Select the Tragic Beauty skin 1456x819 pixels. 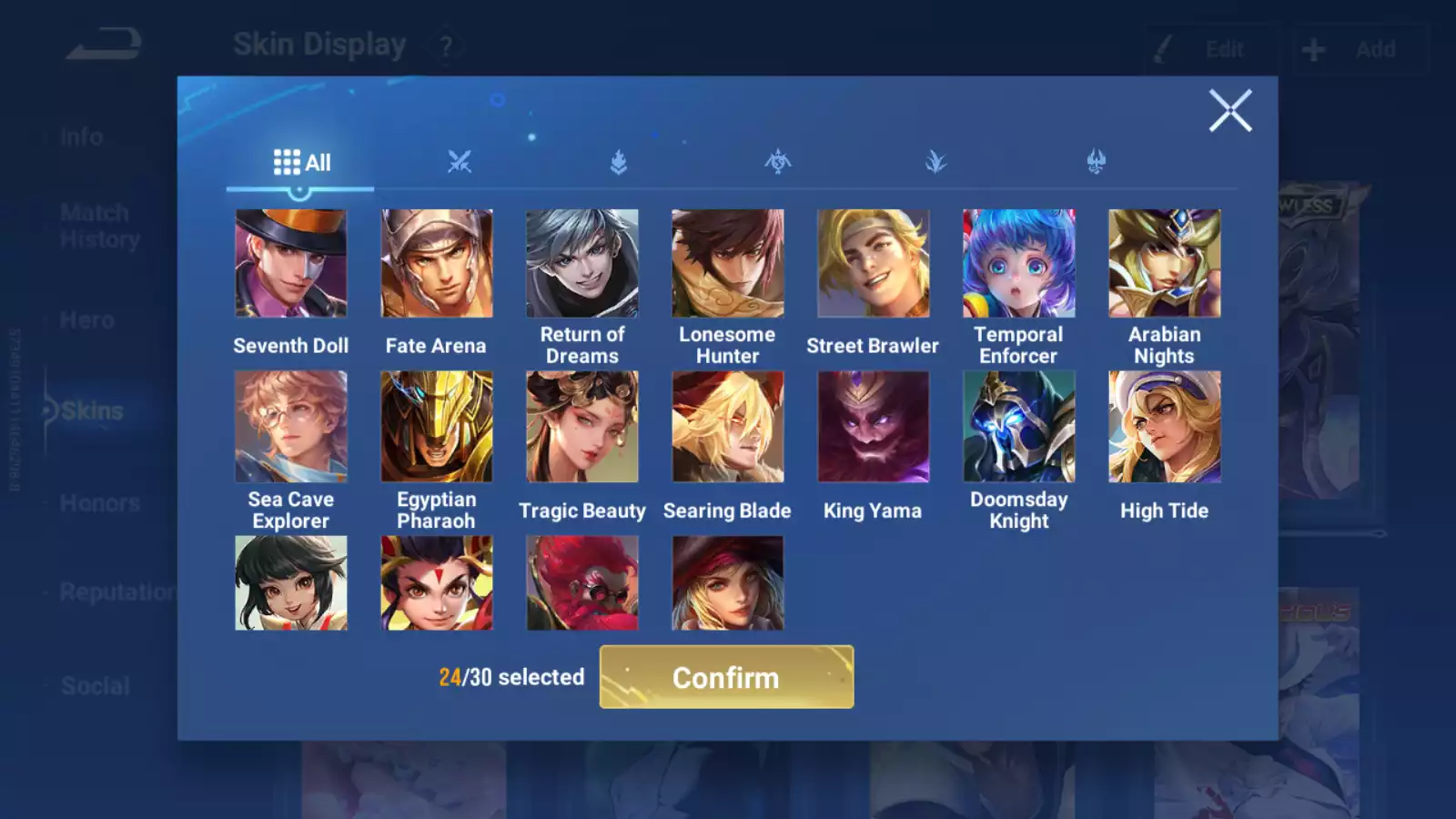click(582, 426)
